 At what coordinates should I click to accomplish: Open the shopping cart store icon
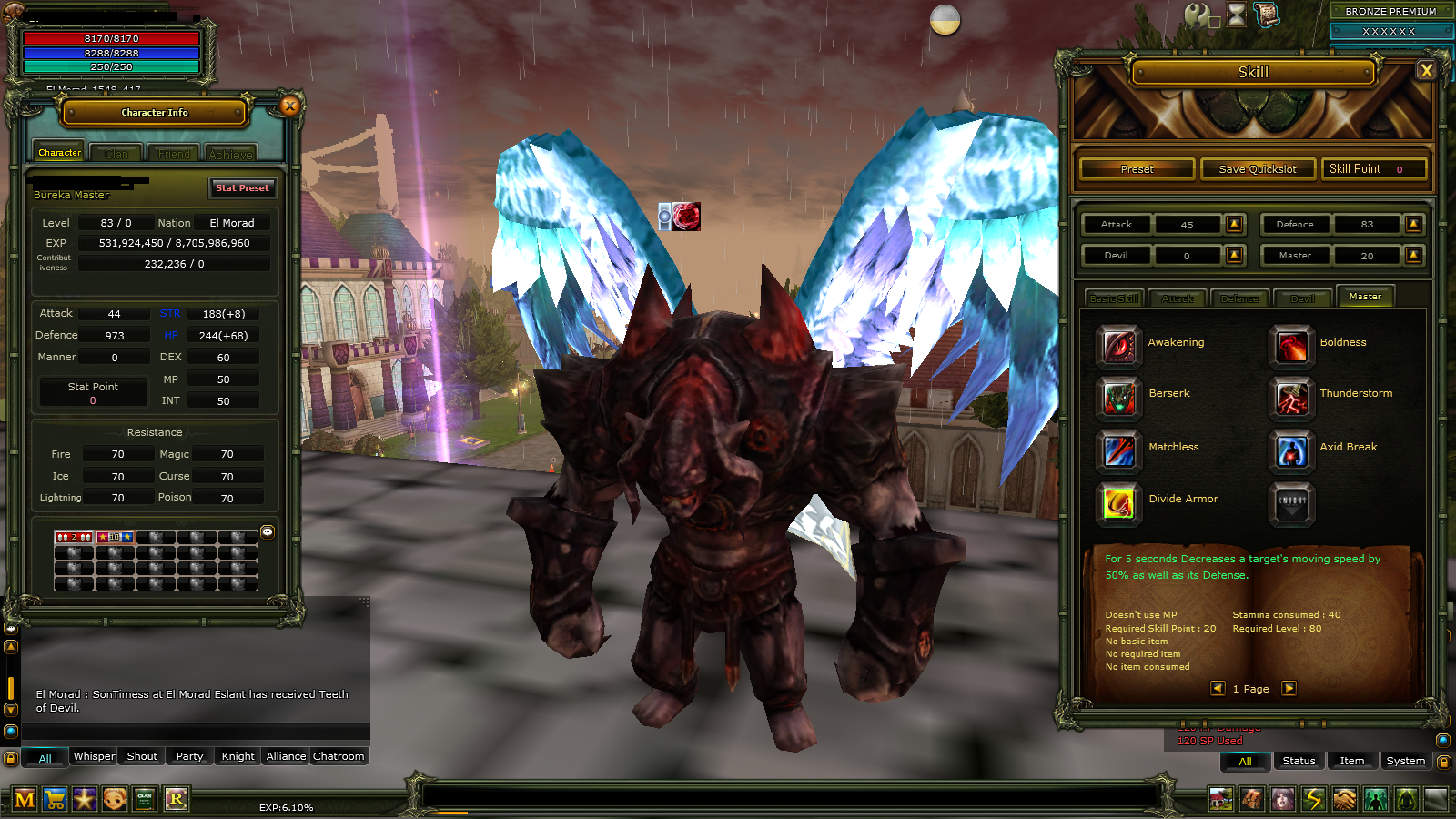tap(55, 799)
